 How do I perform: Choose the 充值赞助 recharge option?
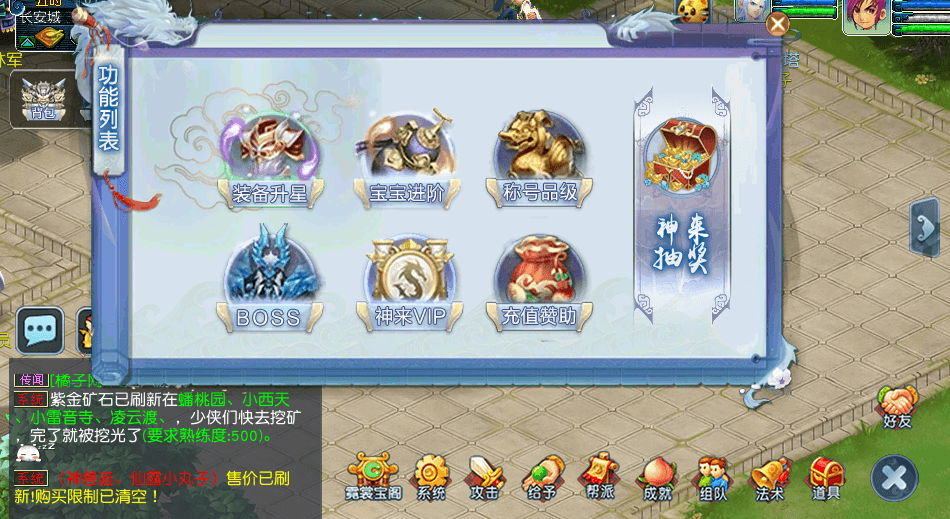[x=538, y=285]
